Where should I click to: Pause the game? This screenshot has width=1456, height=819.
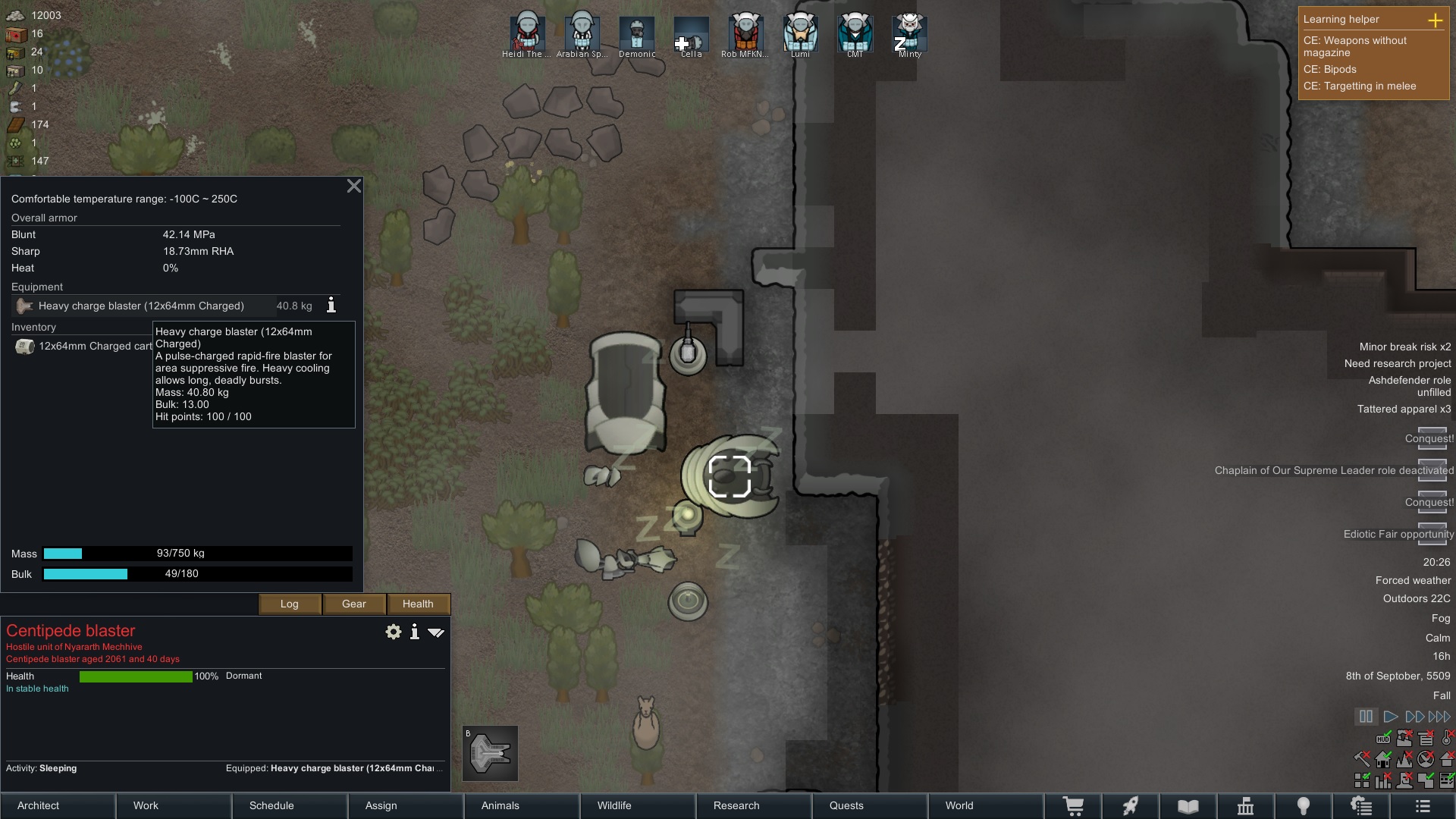[x=1366, y=717]
